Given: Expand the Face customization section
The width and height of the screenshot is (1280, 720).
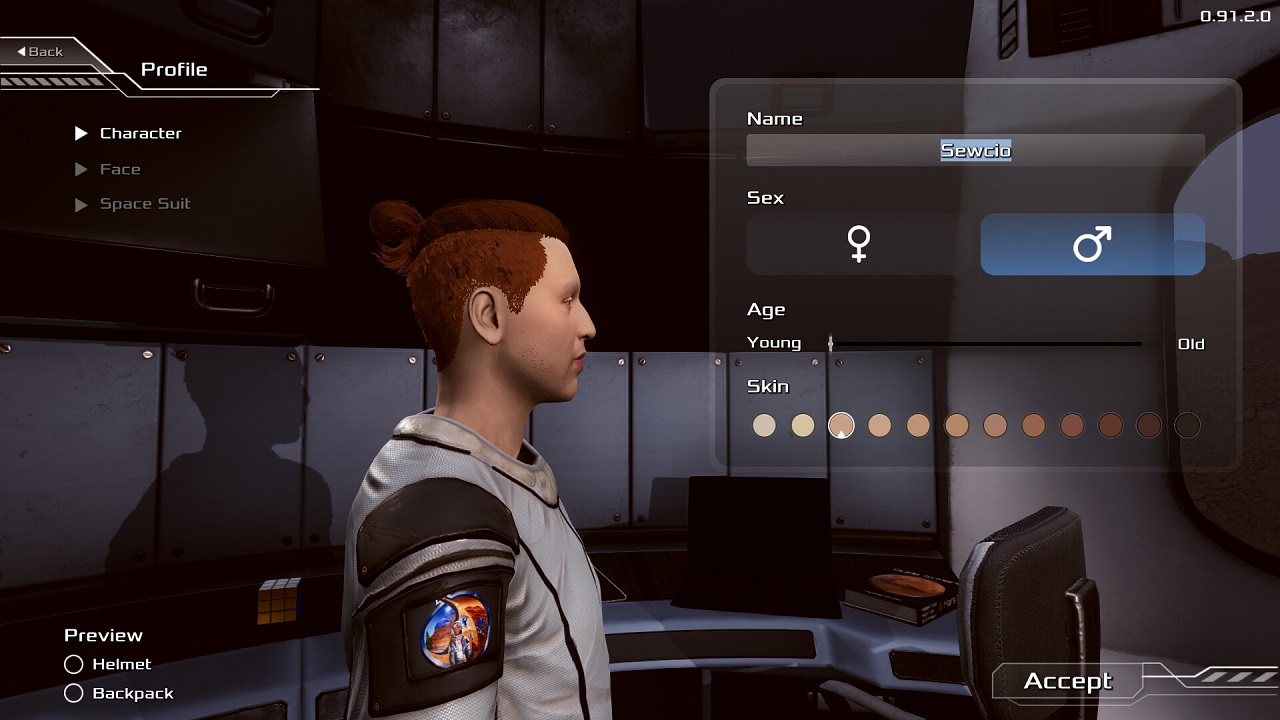Looking at the screenshot, I should click(122, 169).
